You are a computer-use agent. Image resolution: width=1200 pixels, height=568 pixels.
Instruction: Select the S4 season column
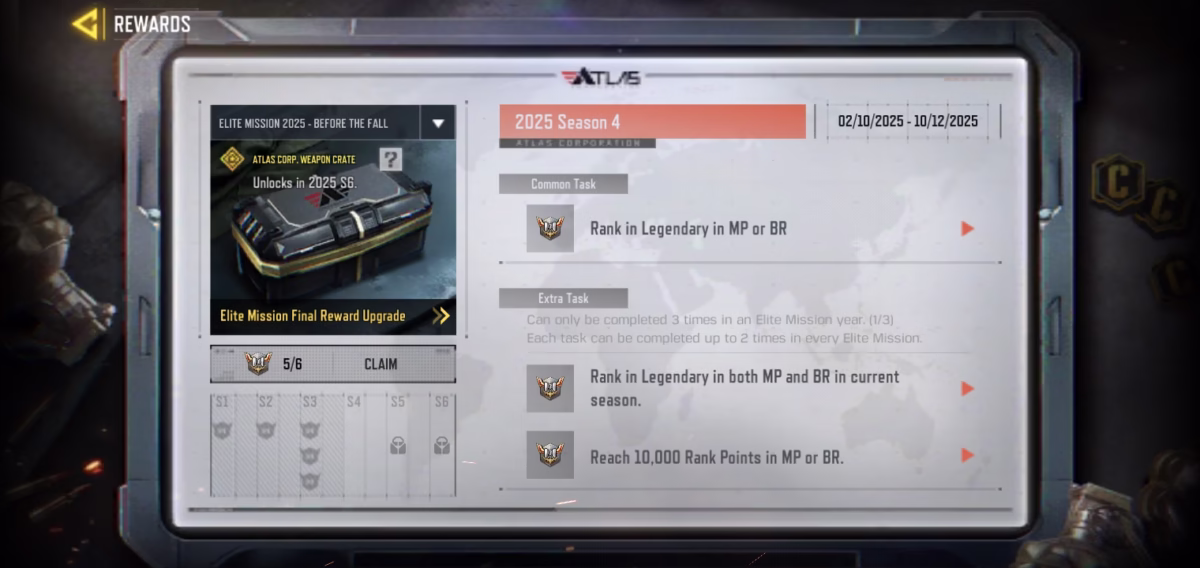(354, 445)
